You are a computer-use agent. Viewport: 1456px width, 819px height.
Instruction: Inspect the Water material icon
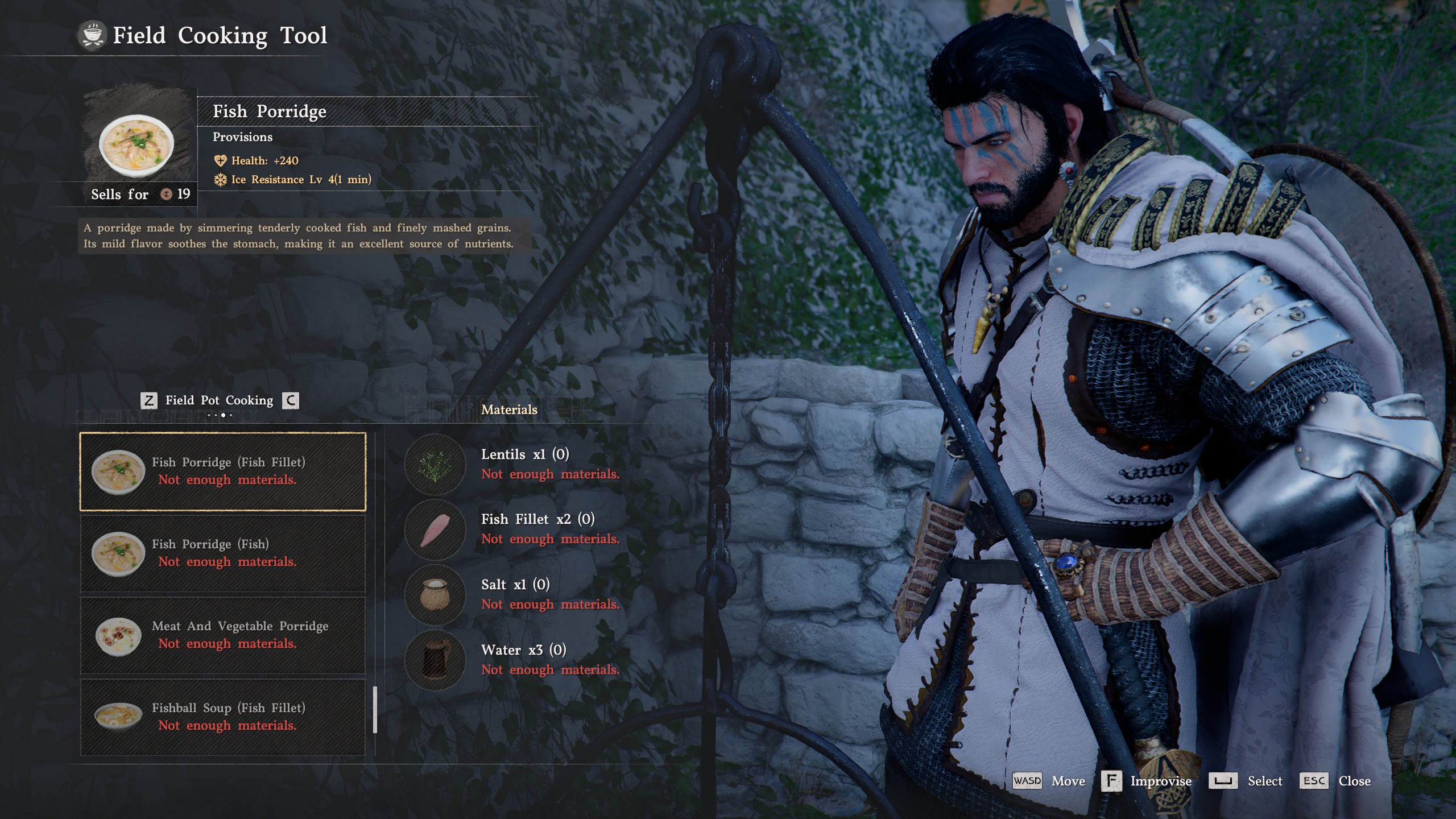(435, 660)
